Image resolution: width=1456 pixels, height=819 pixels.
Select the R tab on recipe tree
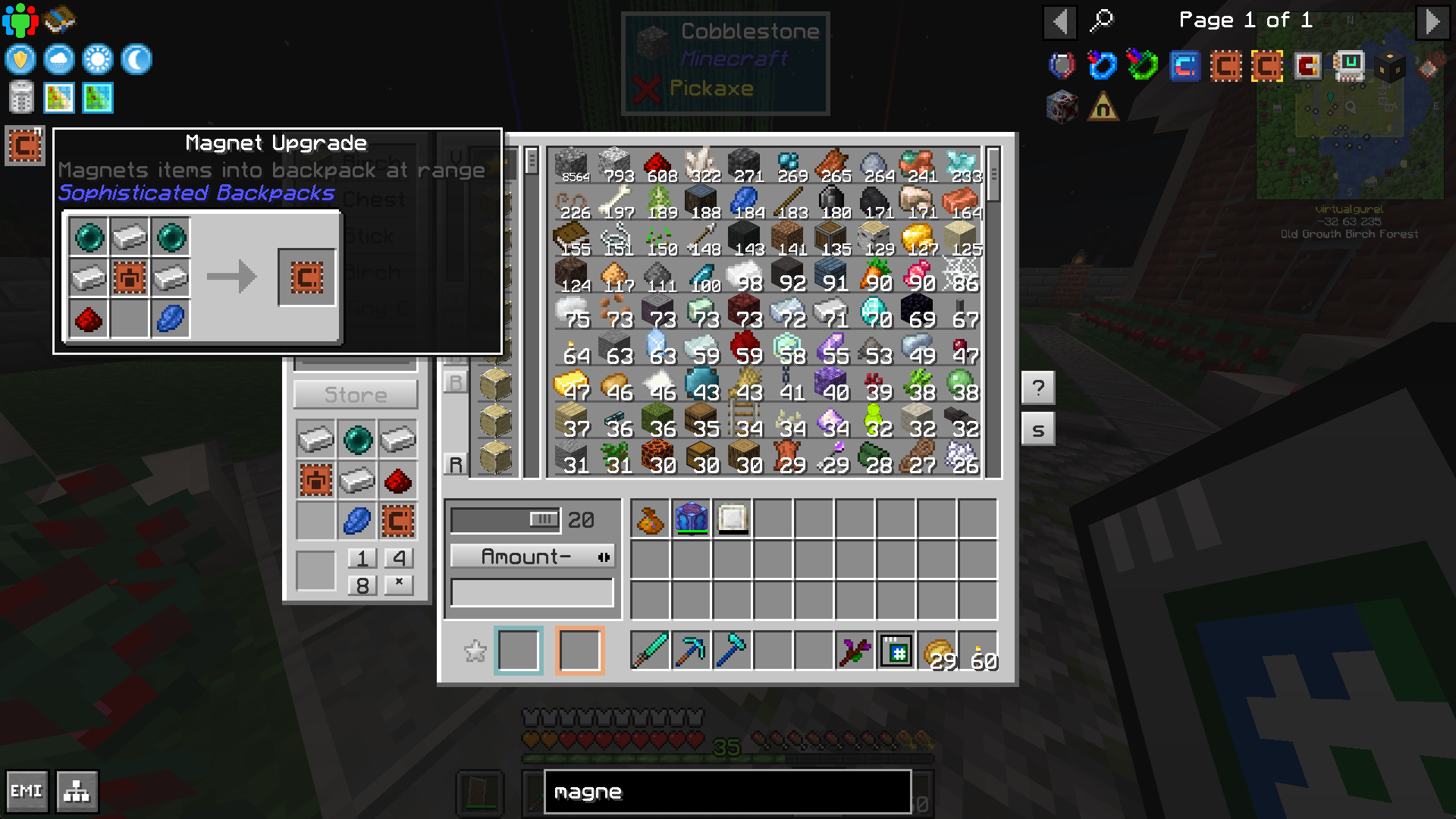pyautogui.click(x=456, y=463)
